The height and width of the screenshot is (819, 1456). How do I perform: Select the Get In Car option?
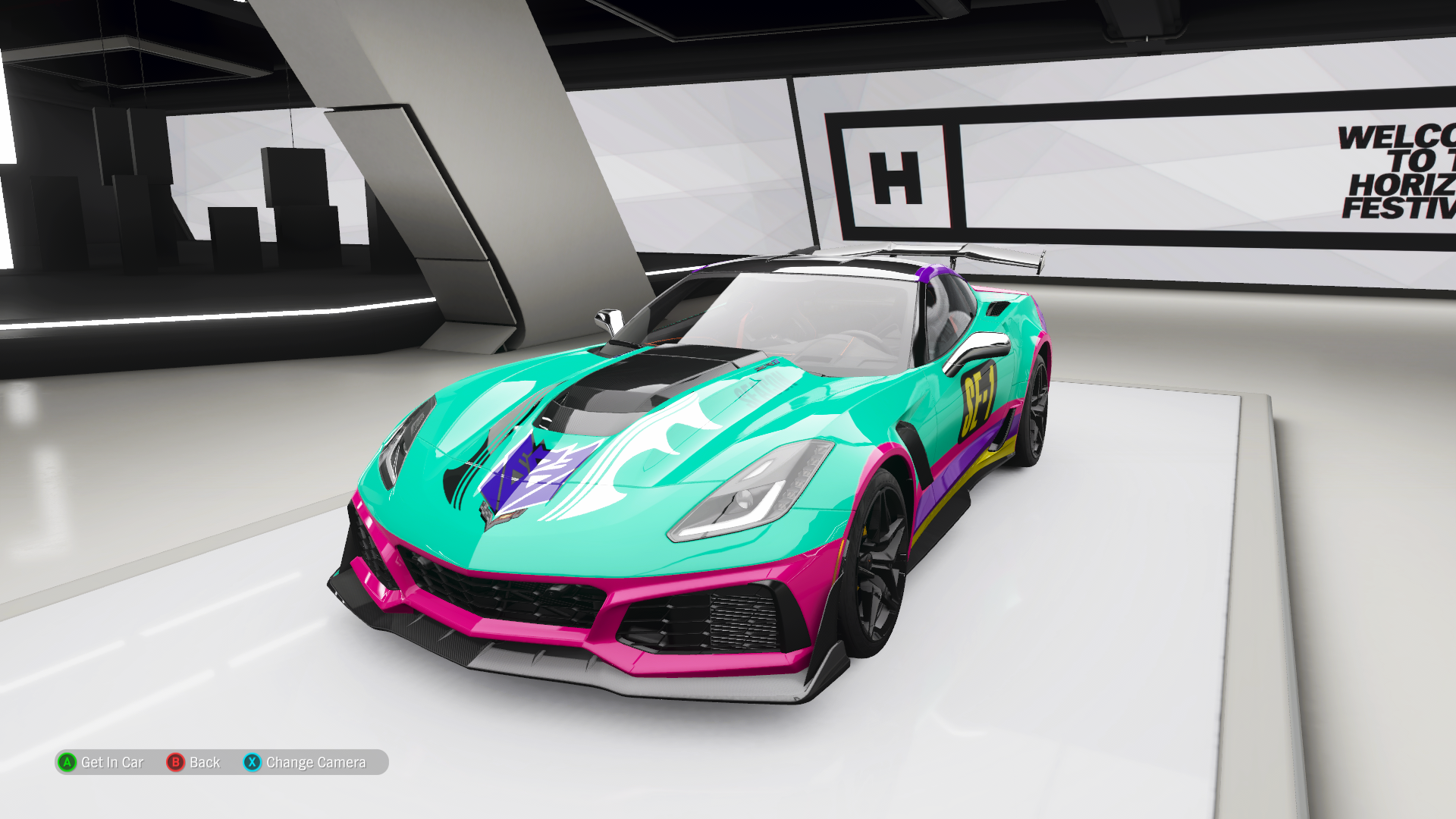coord(101,762)
